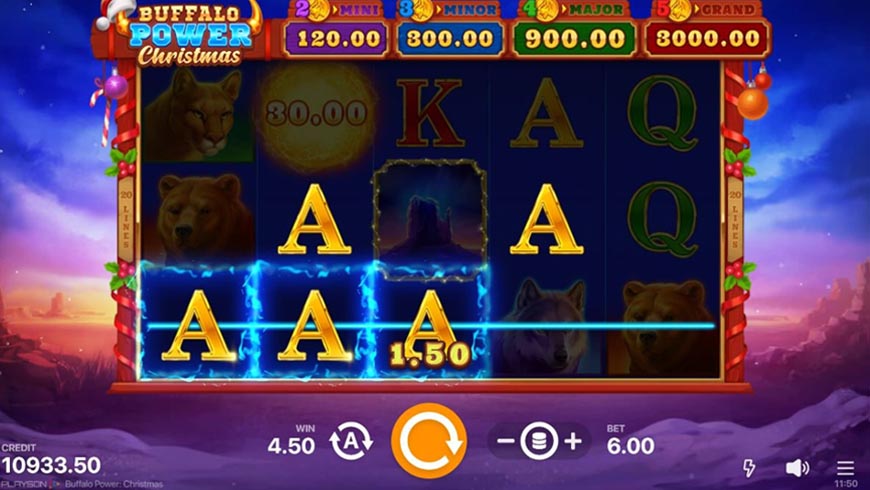The image size is (870, 490).
Task: Open bet options via the coin stack icon
Action: click(539, 441)
